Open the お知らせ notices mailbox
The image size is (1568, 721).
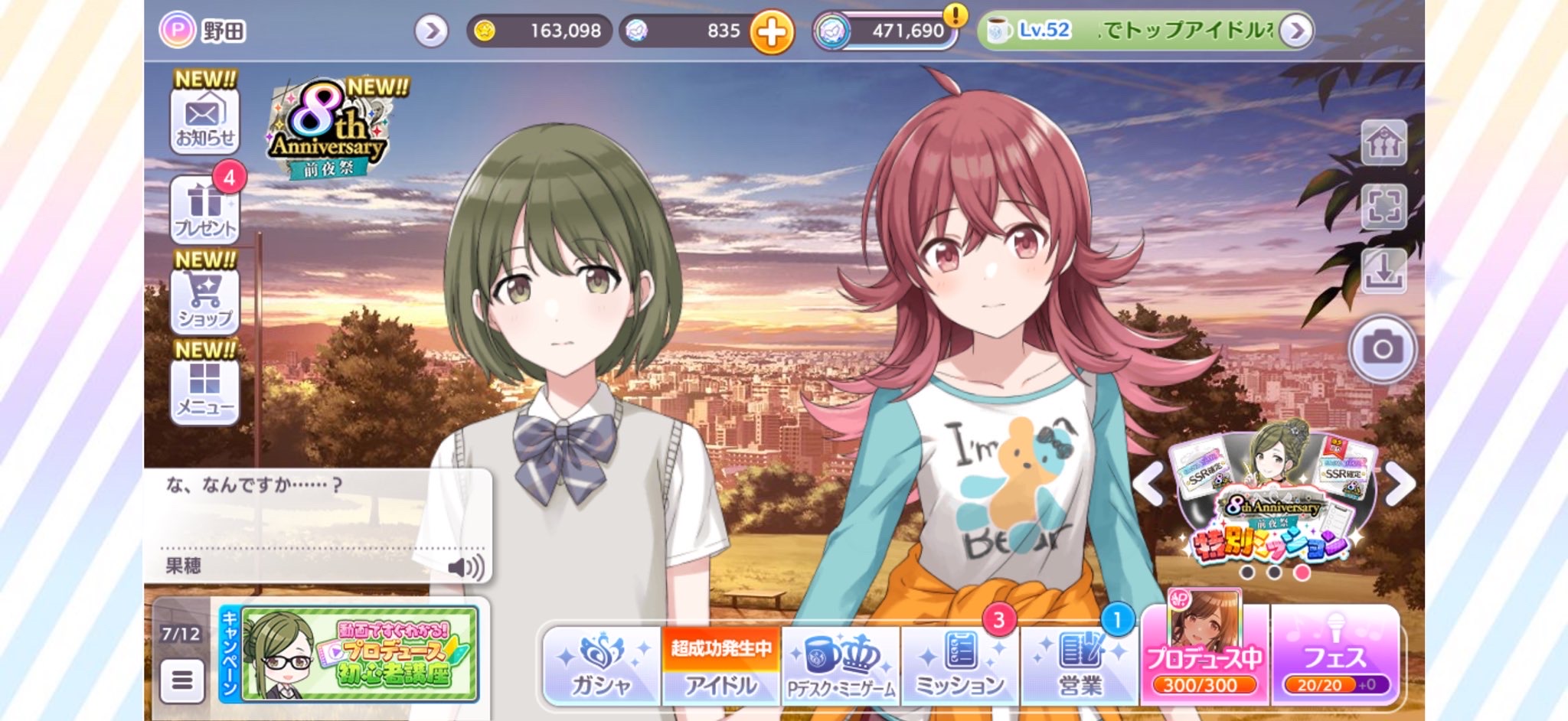pyautogui.click(x=204, y=121)
